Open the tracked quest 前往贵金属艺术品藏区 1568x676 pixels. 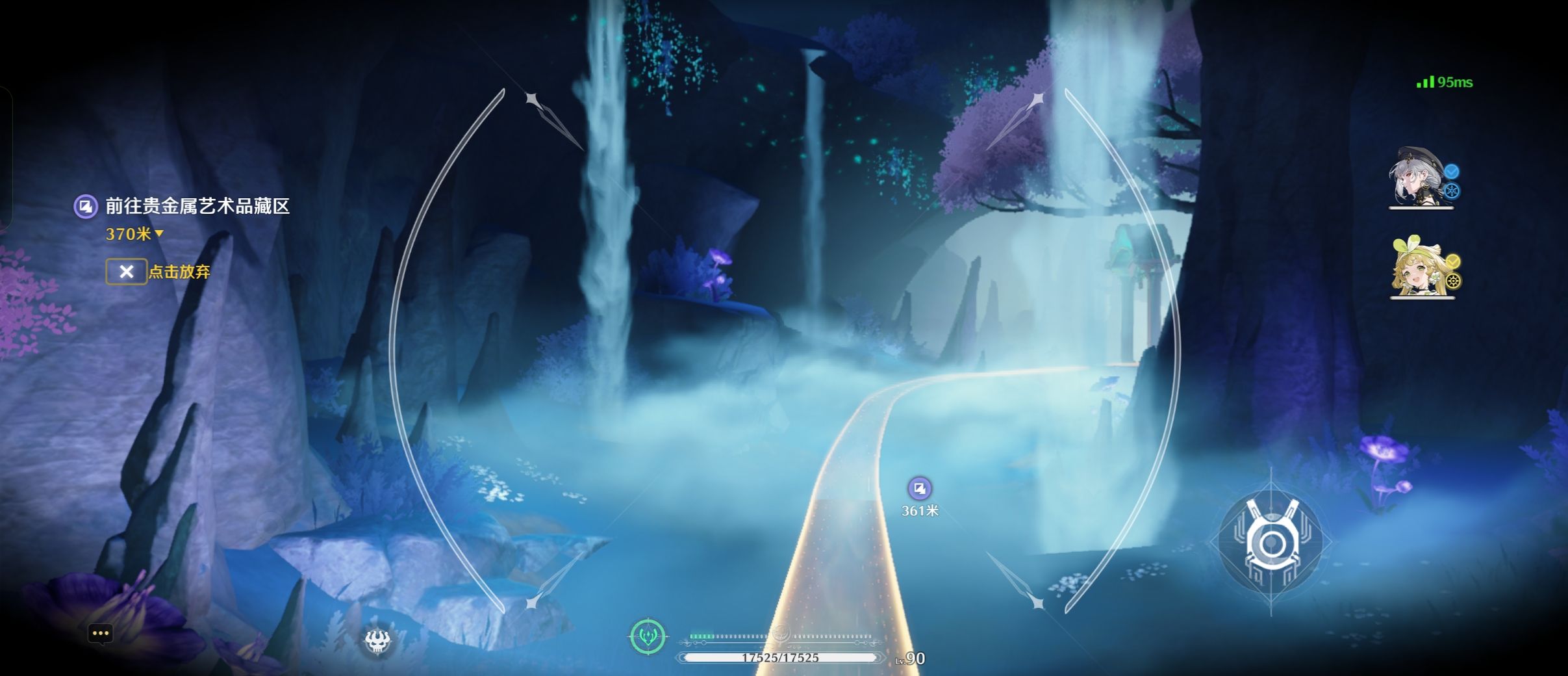click(x=197, y=207)
